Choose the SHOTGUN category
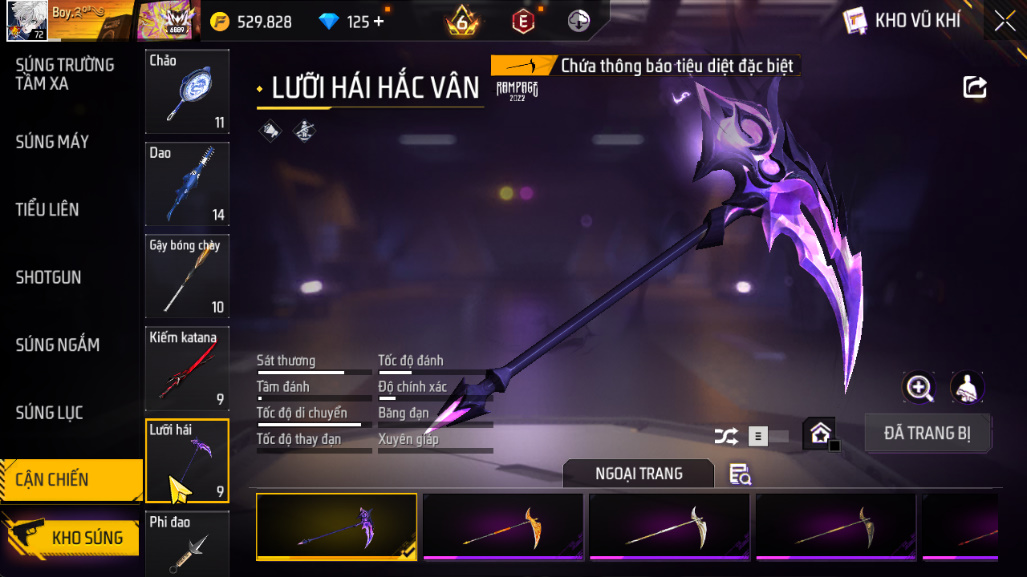The height and width of the screenshot is (577, 1027). 48,277
